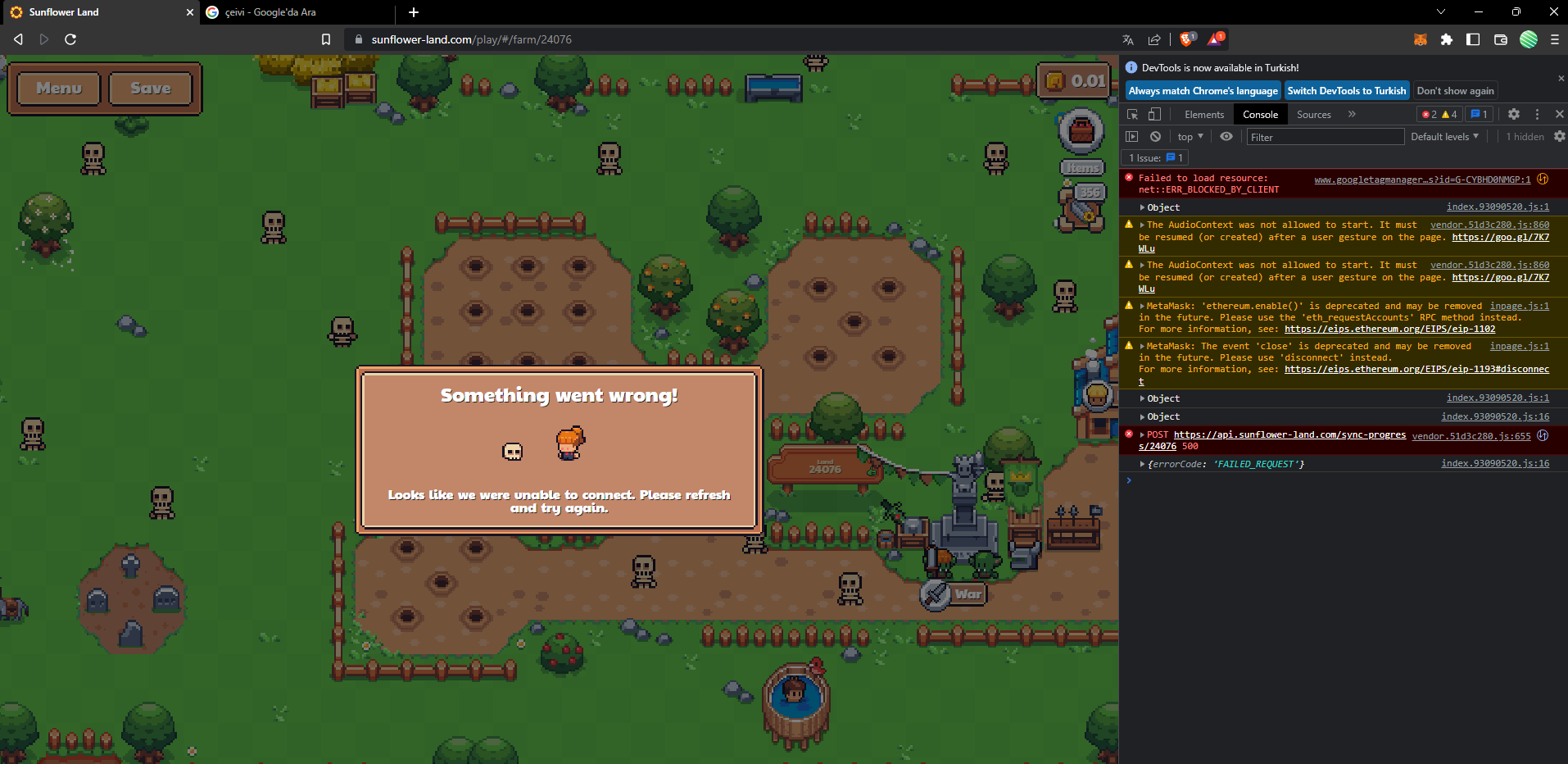Toggle the device emulation icon in DevTools
Image resolution: width=1568 pixels, height=764 pixels.
(x=1154, y=114)
